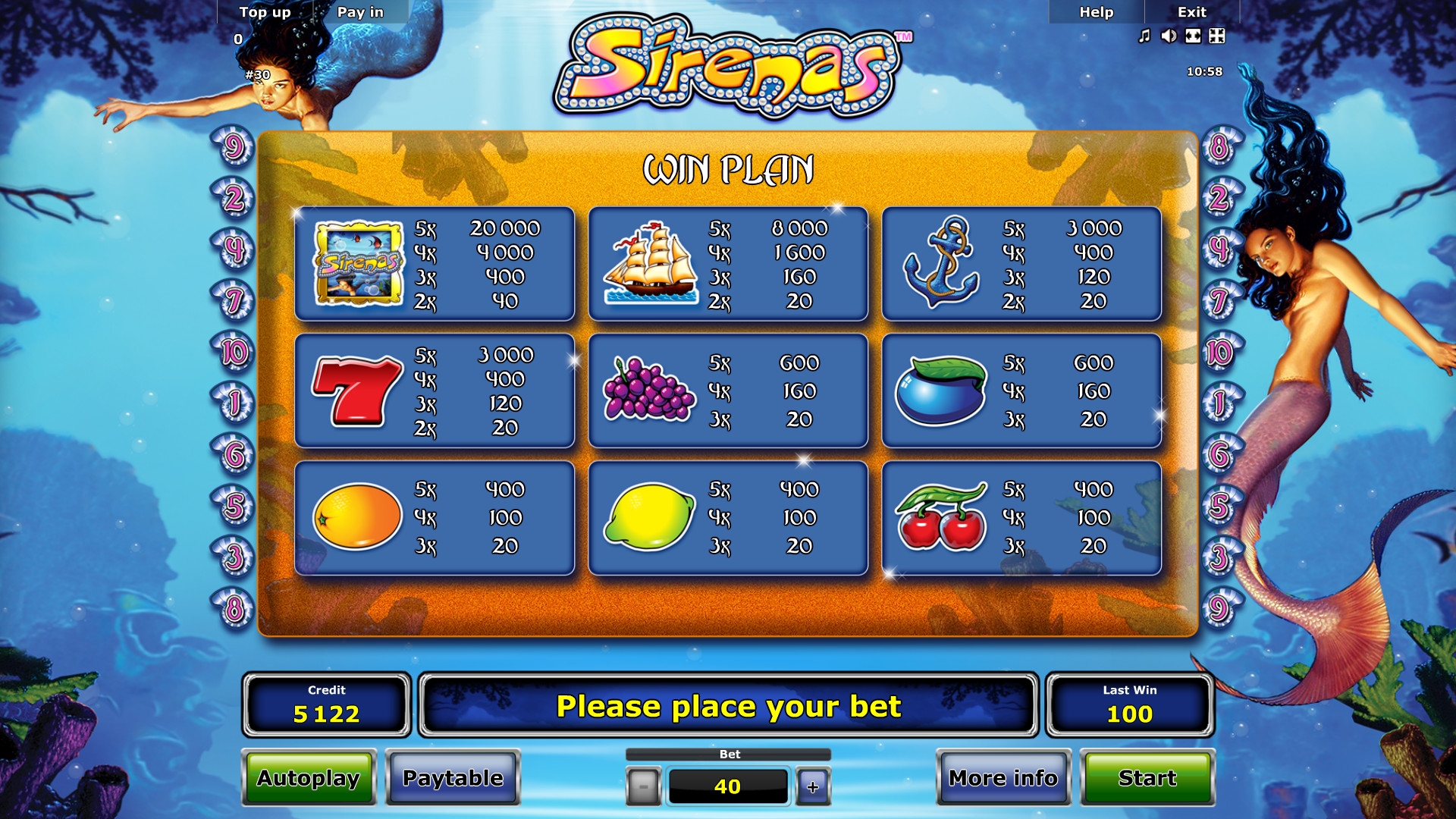Open the More info screen
The image size is (1456, 819).
(x=1003, y=778)
